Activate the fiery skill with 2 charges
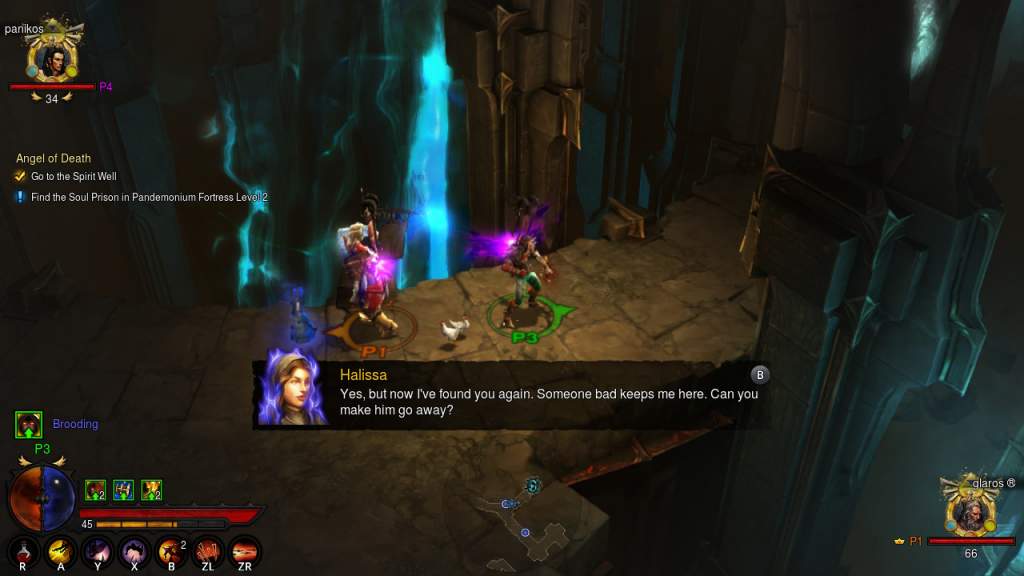The width and height of the screenshot is (1024, 576). point(171,551)
